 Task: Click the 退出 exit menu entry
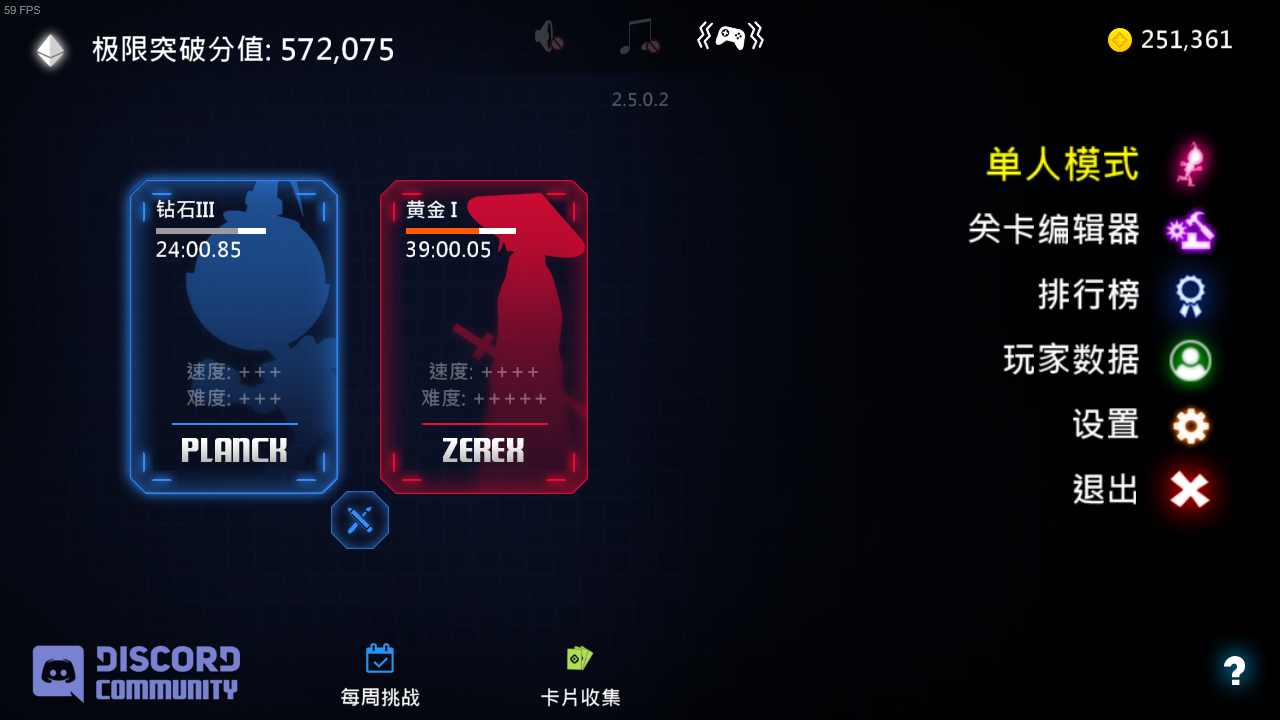[x=1103, y=489]
